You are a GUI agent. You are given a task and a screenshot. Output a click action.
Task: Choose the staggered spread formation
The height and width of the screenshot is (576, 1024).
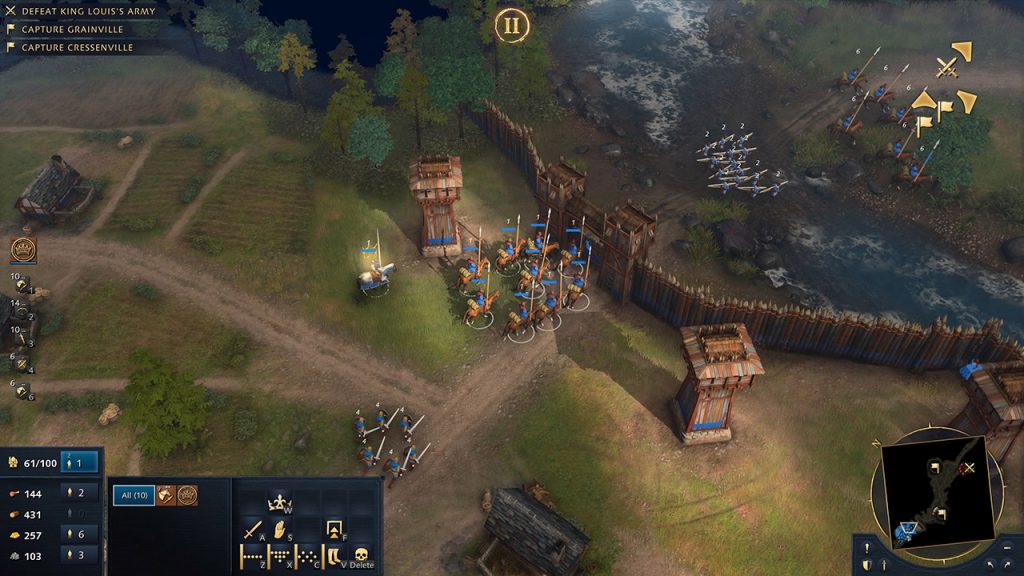click(x=307, y=556)
